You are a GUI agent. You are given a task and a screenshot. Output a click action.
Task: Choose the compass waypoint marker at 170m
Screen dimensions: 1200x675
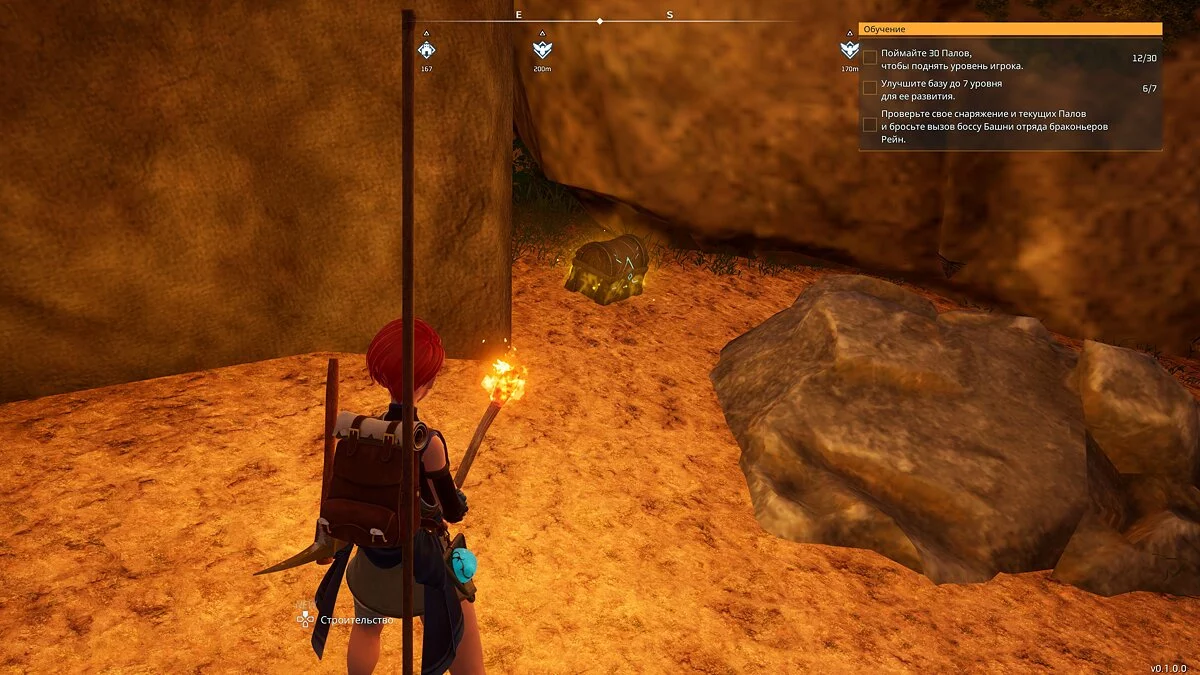[x=849, y=49]
